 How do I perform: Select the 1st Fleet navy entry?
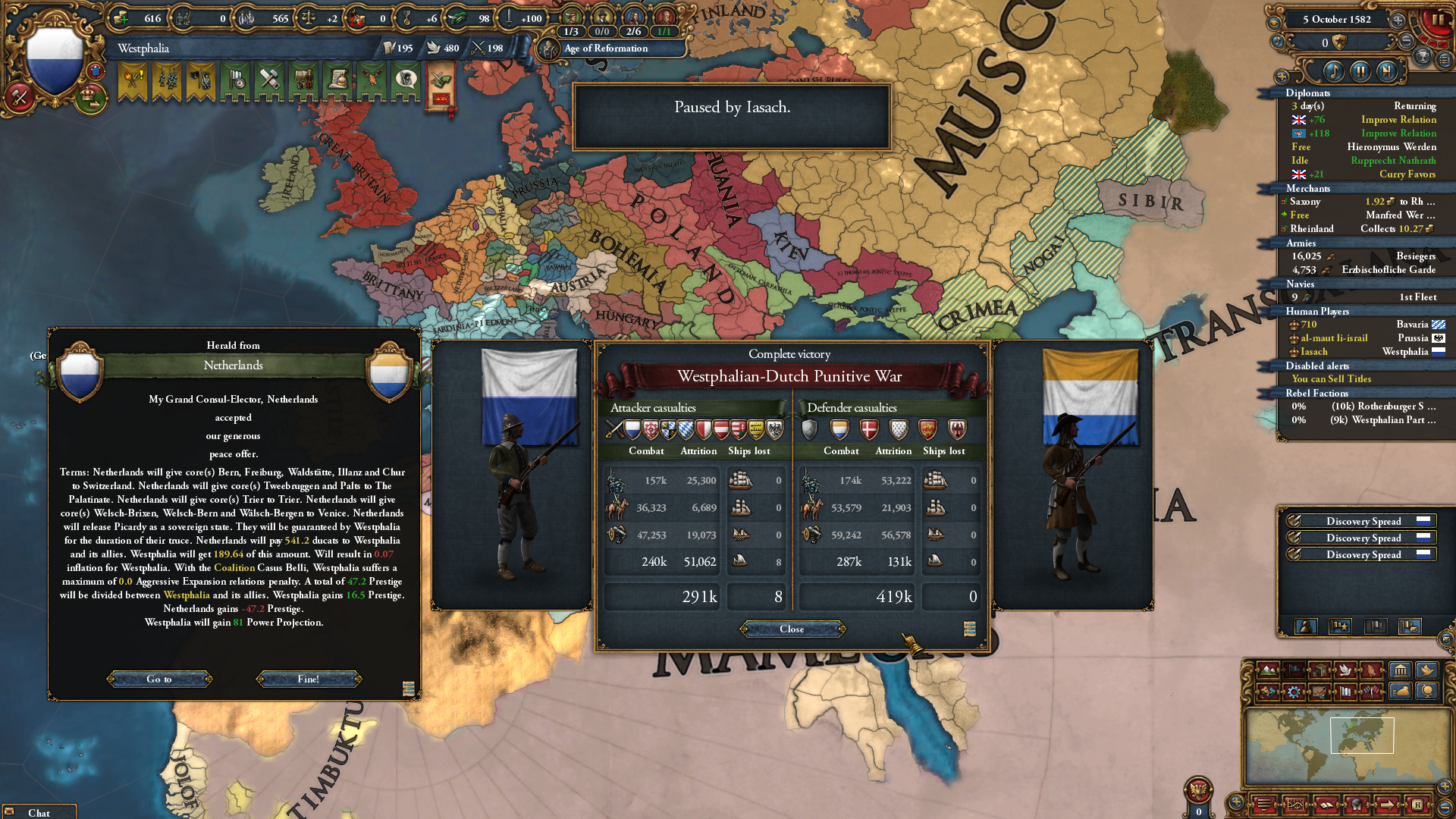(x=1363, y=297)
